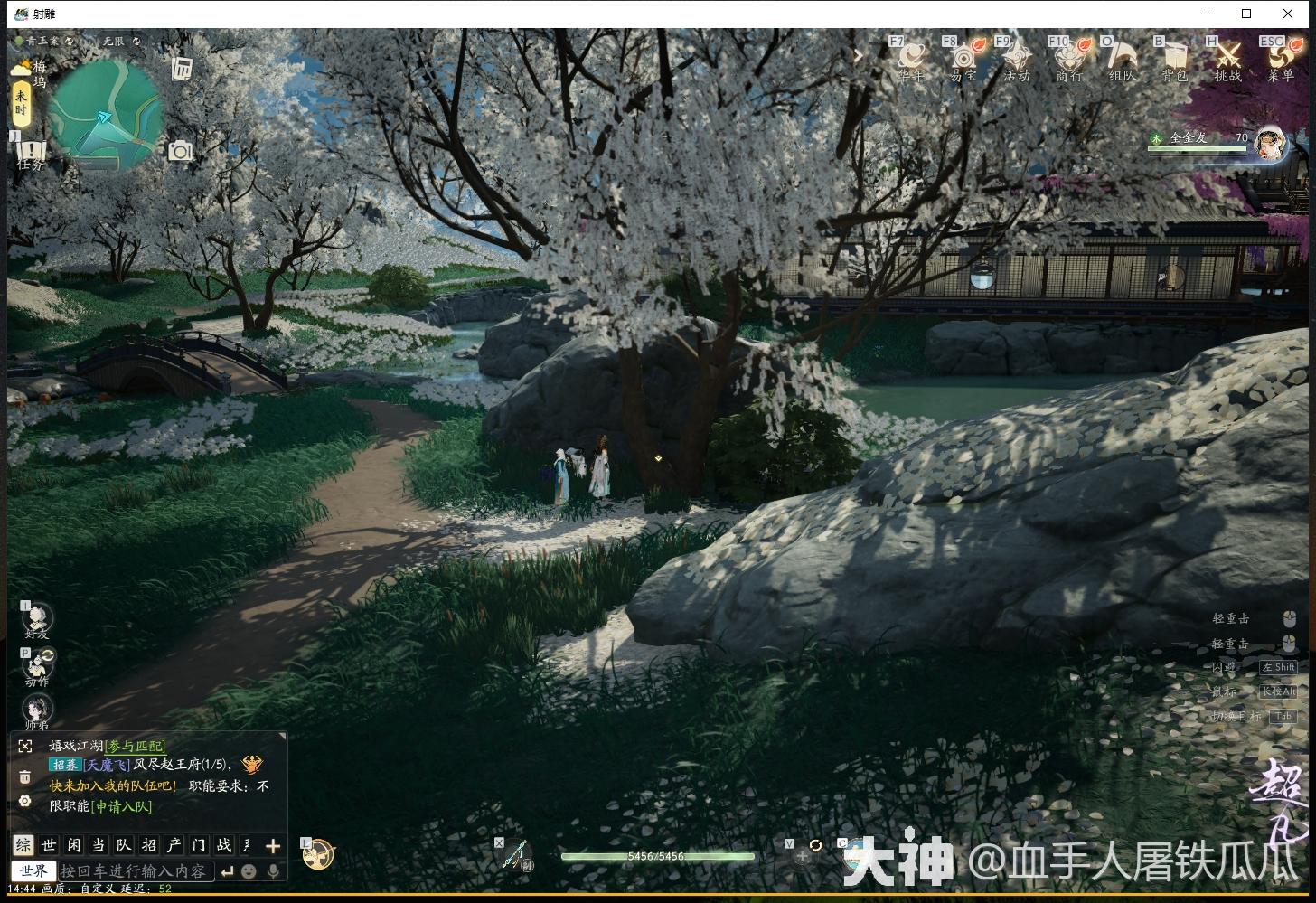This screenshot has width=1316, height=903.
Task: Collapse the top-right icon bar with the chevron
Action: pos(857,55)
